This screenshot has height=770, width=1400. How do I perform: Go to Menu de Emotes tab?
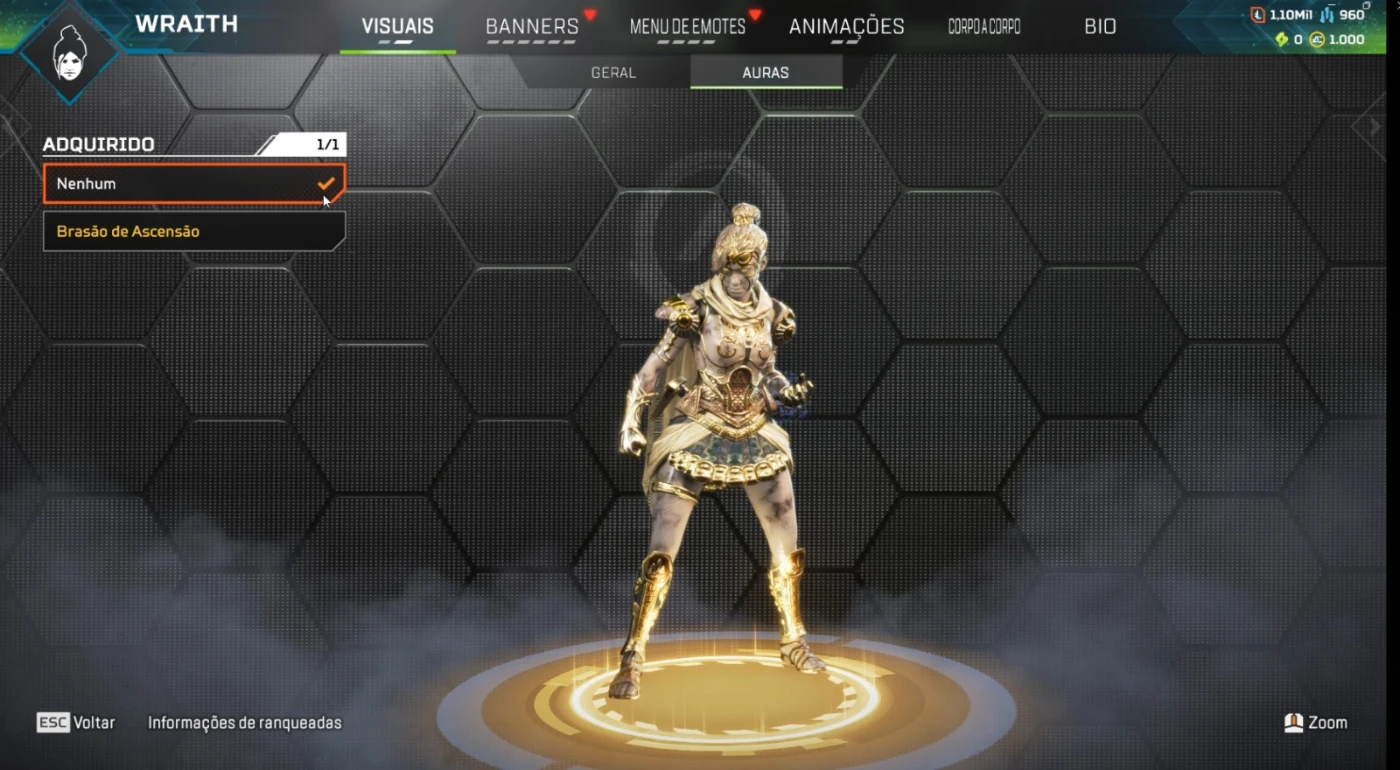pos(688,27)
